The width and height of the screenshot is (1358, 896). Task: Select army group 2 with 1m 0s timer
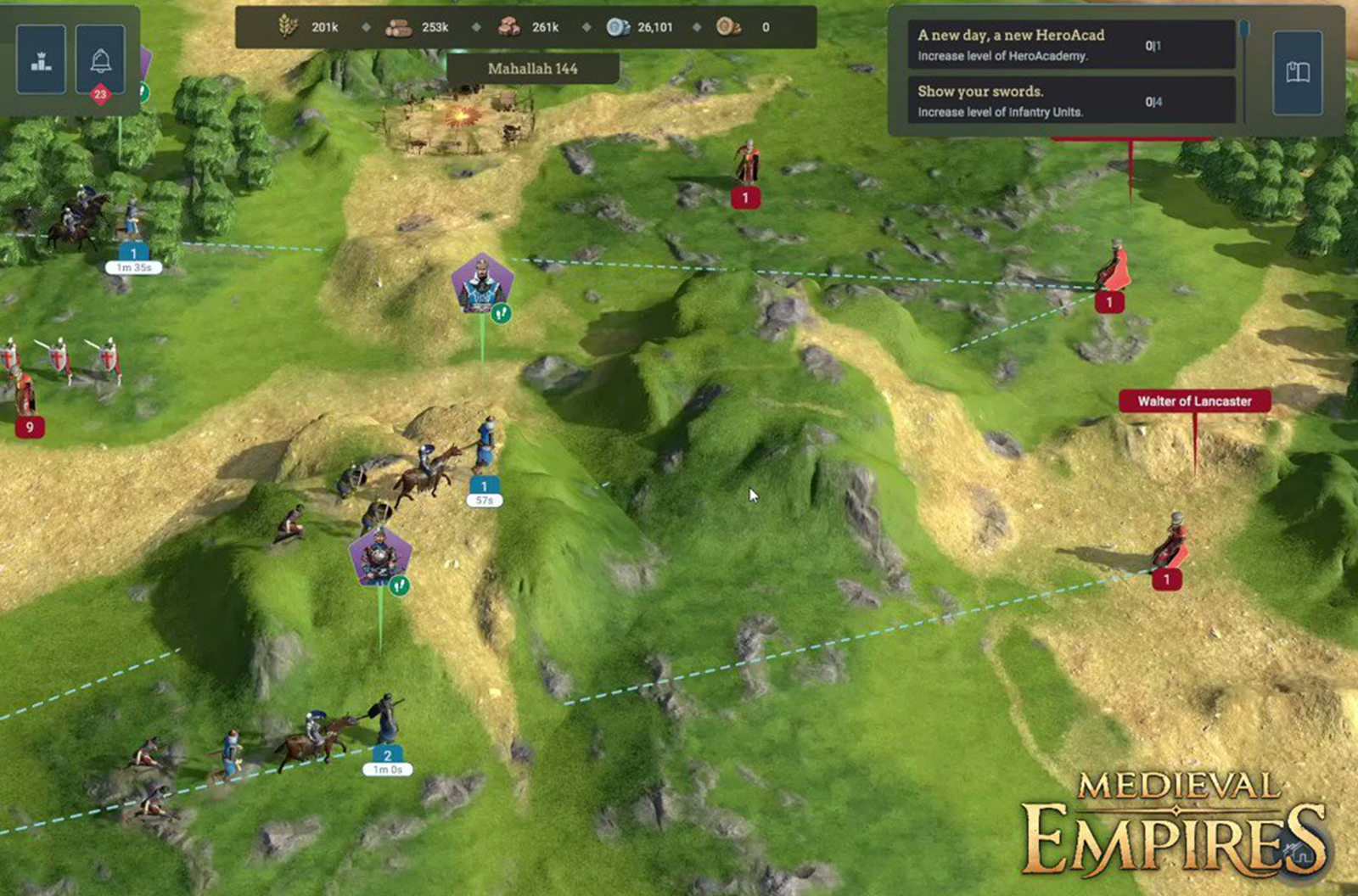pyautogui.click(x=387, y=759)
